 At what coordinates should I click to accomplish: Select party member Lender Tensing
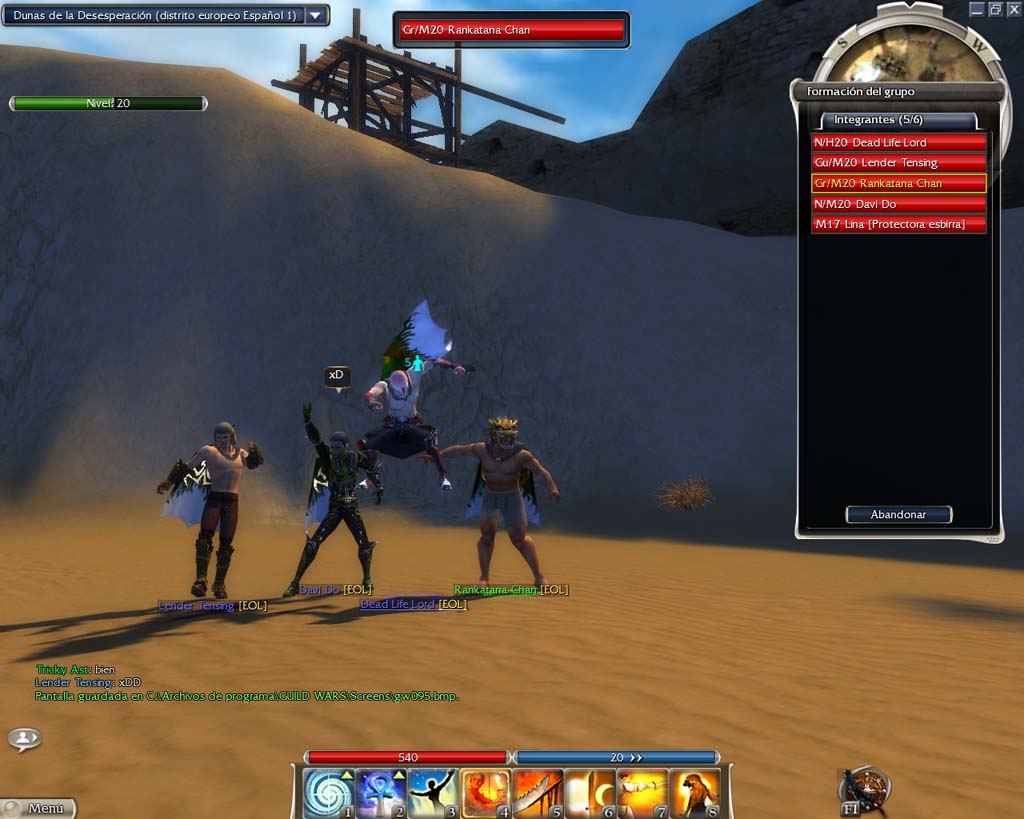(898, 163)
